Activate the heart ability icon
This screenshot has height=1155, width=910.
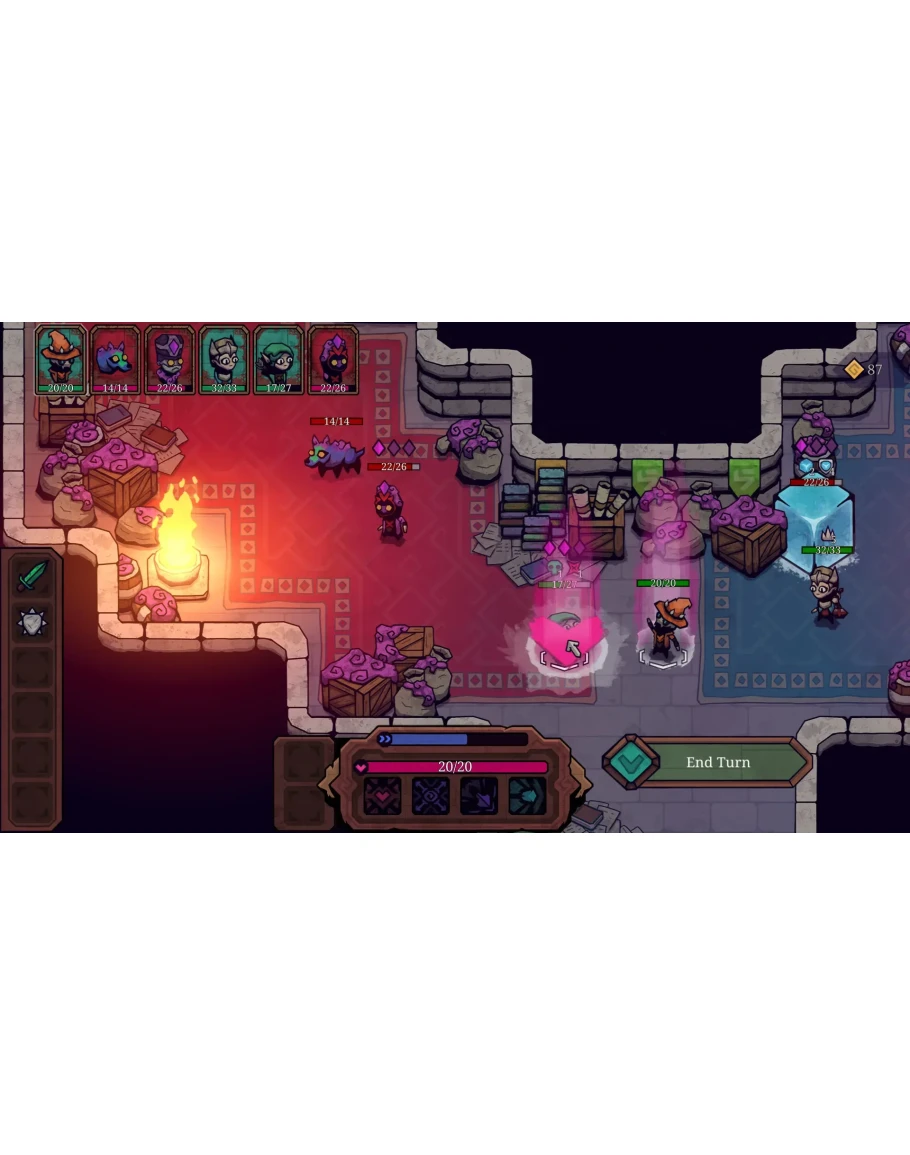click(x=381, y=796)
